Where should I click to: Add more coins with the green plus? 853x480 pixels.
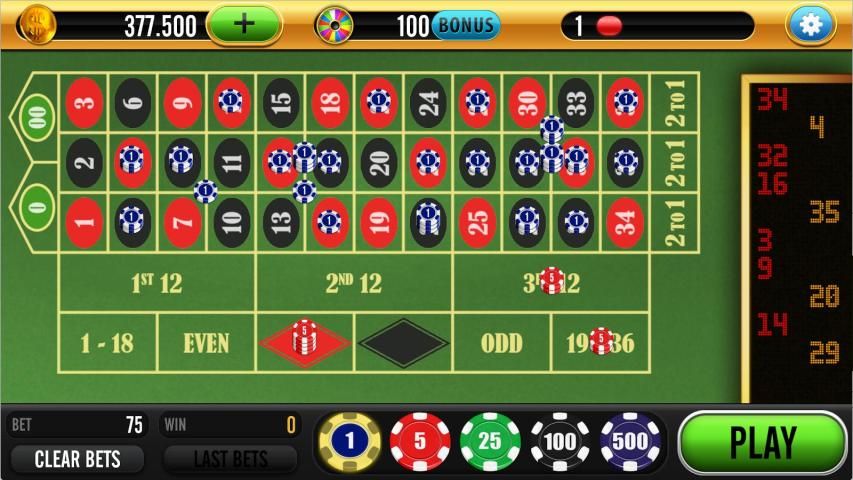(x=244, y=25)
